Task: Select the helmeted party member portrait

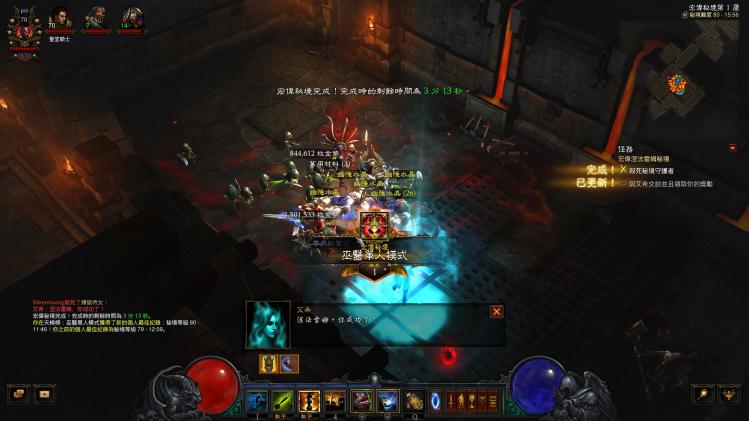Action: point(96,19)
